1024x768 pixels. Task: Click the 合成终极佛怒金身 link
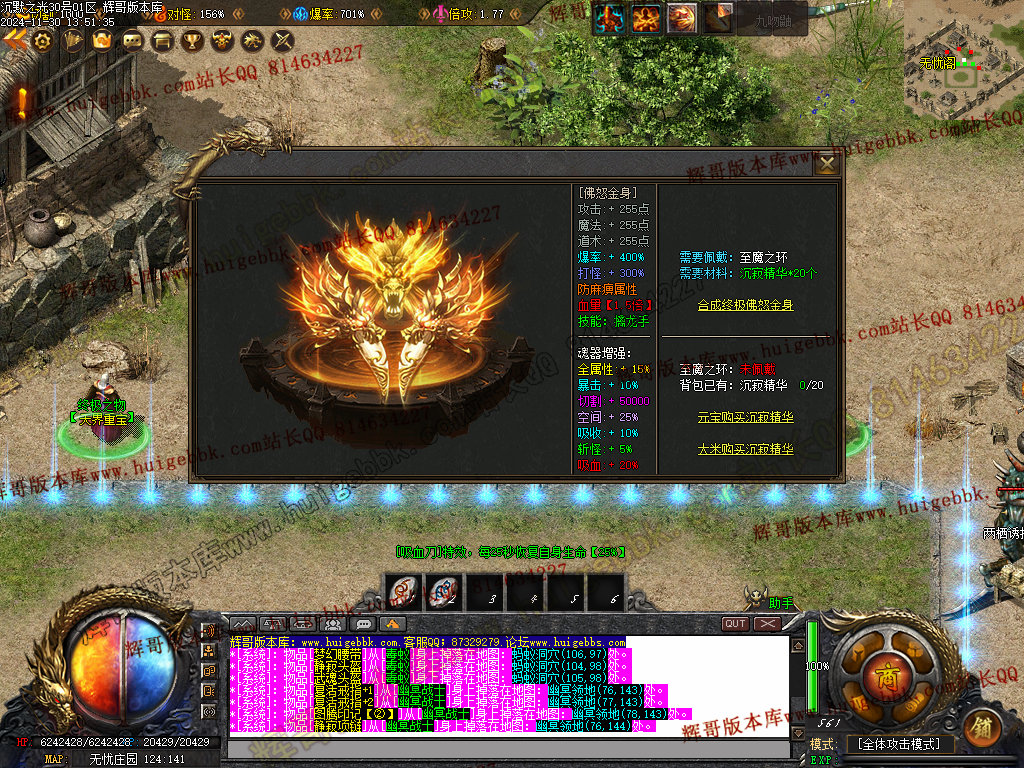pos(745,305)
